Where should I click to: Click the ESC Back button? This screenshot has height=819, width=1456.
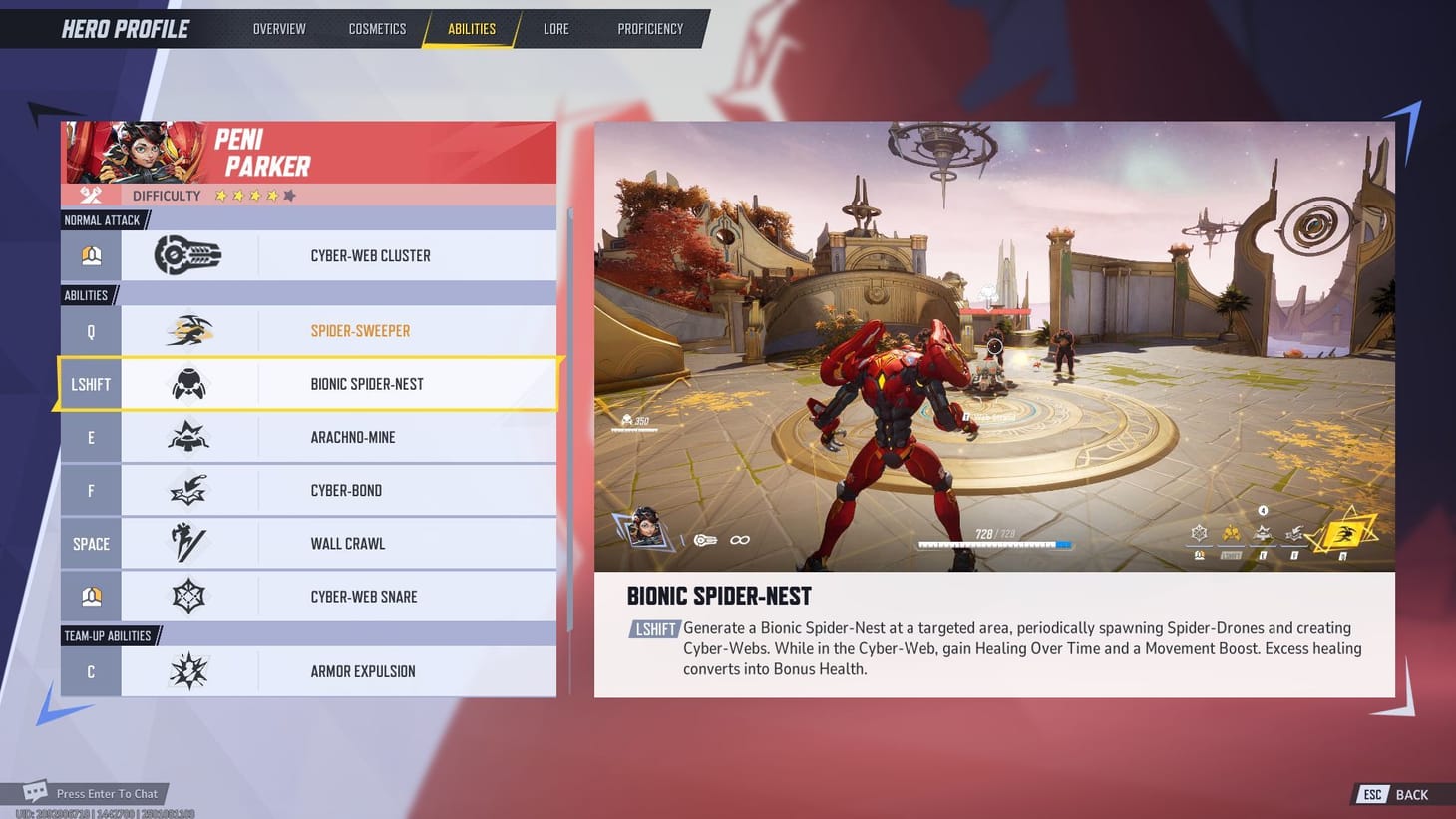pyautogui.click(x=1393, y=794)
